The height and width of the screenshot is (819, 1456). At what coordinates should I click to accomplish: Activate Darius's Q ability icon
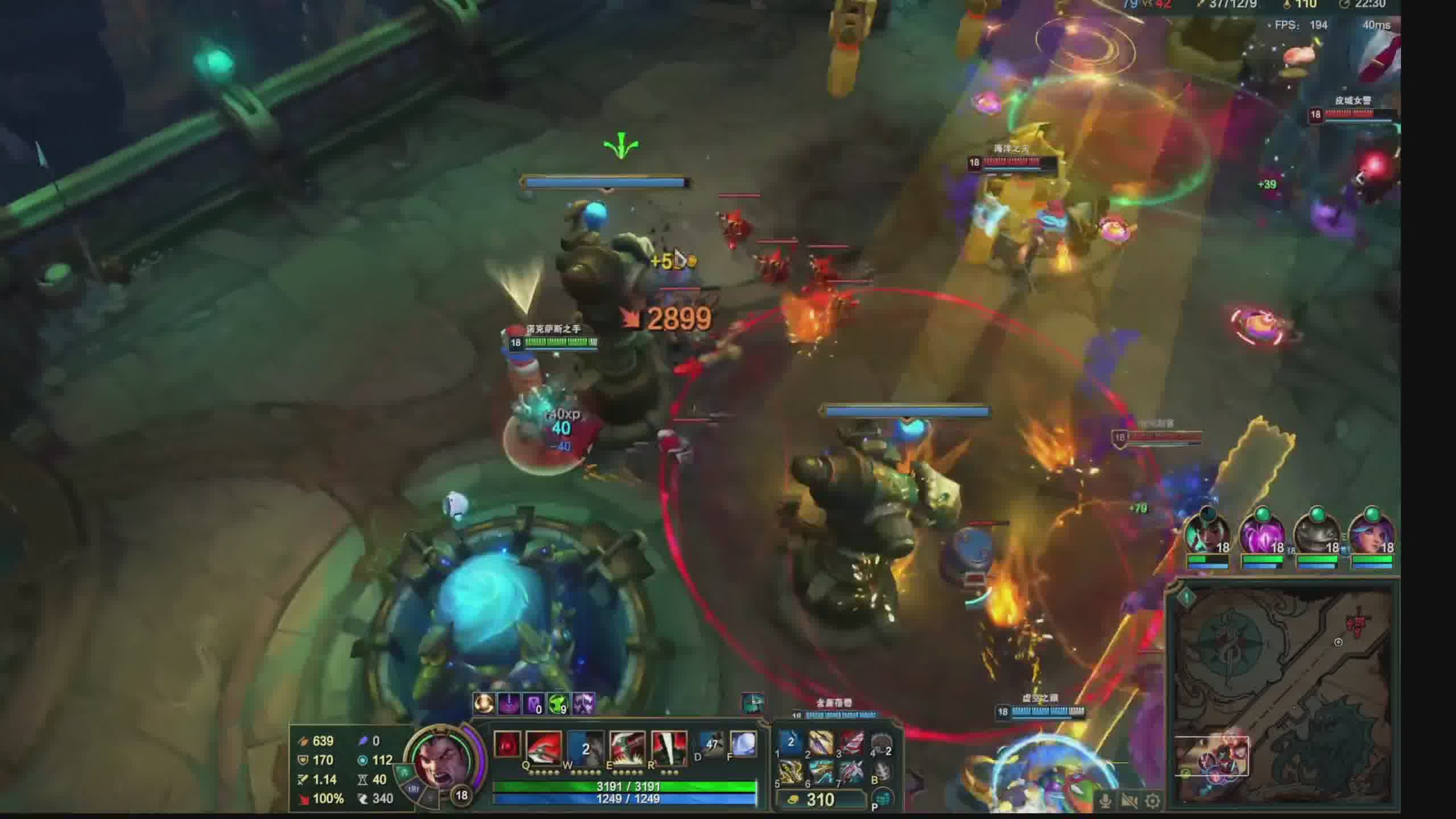coord(543,746)
